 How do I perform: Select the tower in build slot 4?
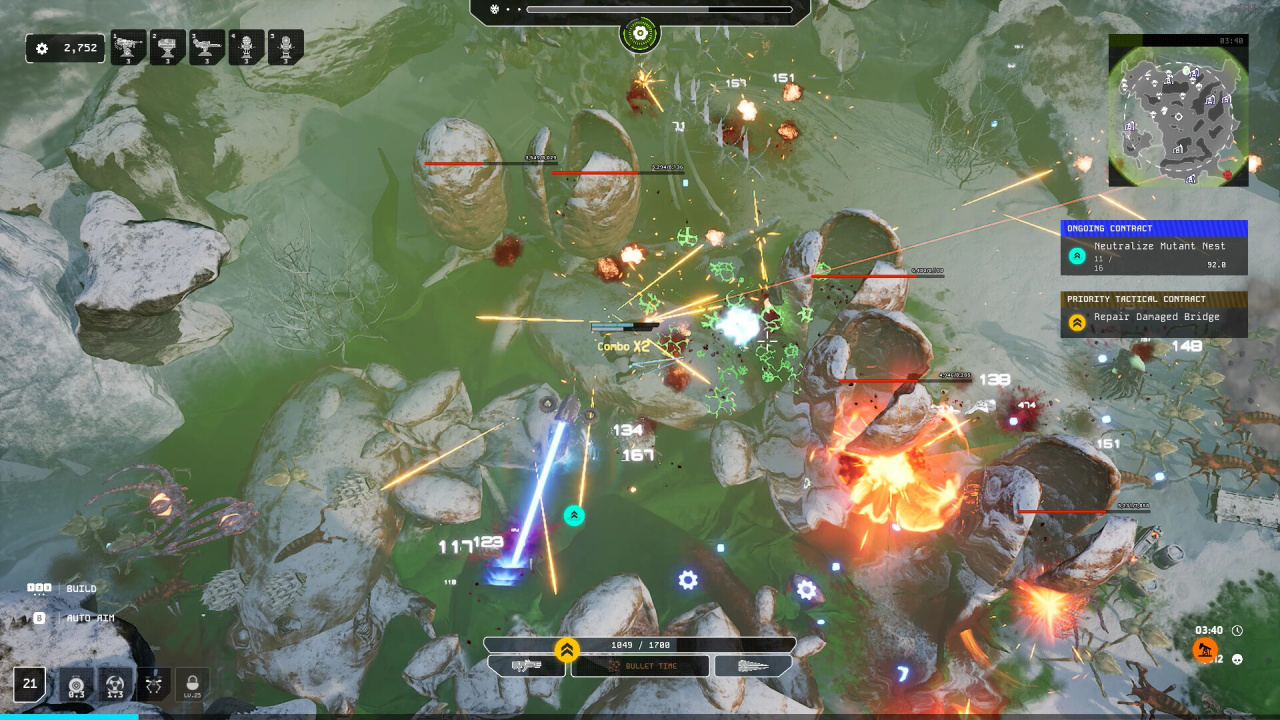(x=246, y=47)
